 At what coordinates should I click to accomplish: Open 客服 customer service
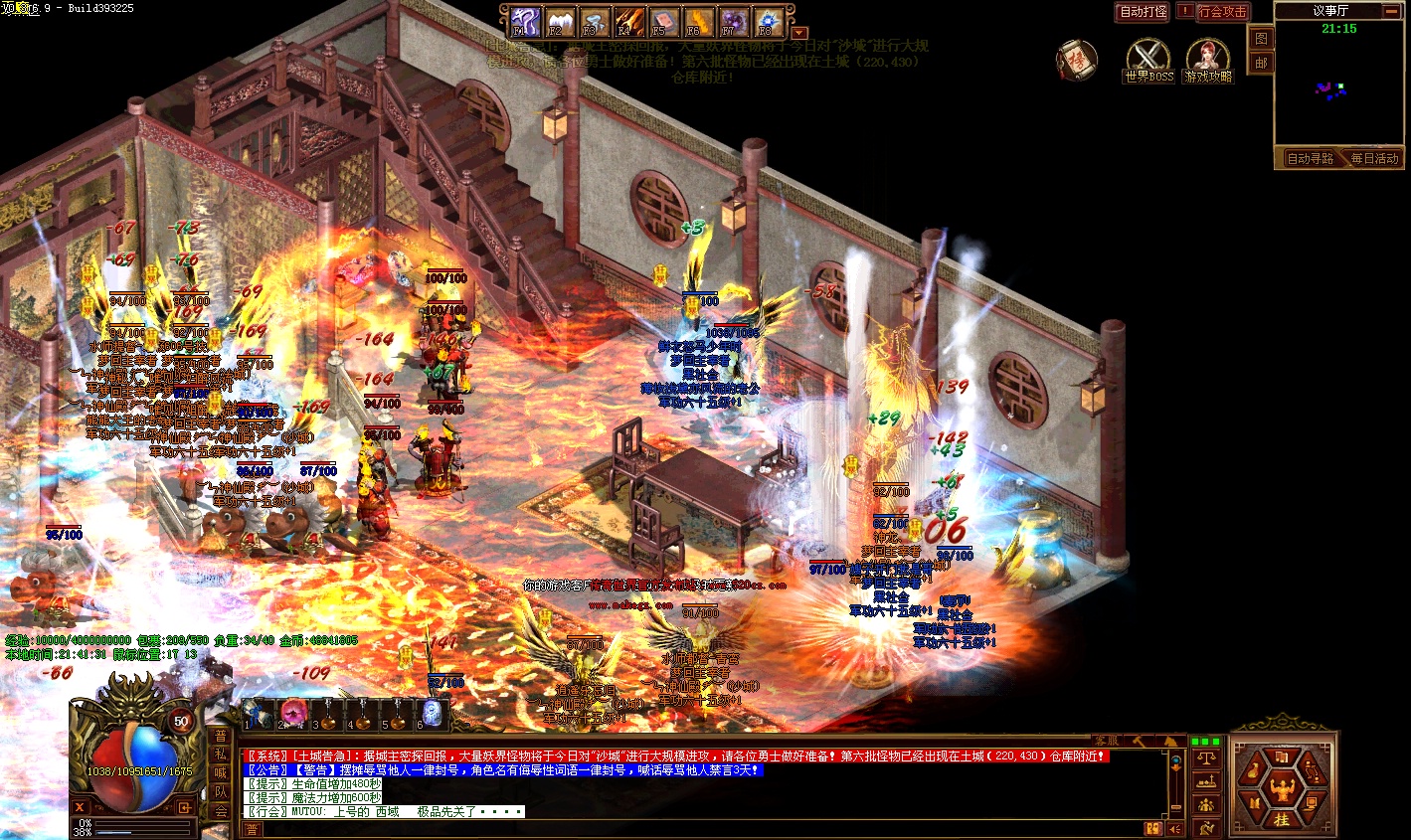pyautogui.click(x=1106, y=741)
